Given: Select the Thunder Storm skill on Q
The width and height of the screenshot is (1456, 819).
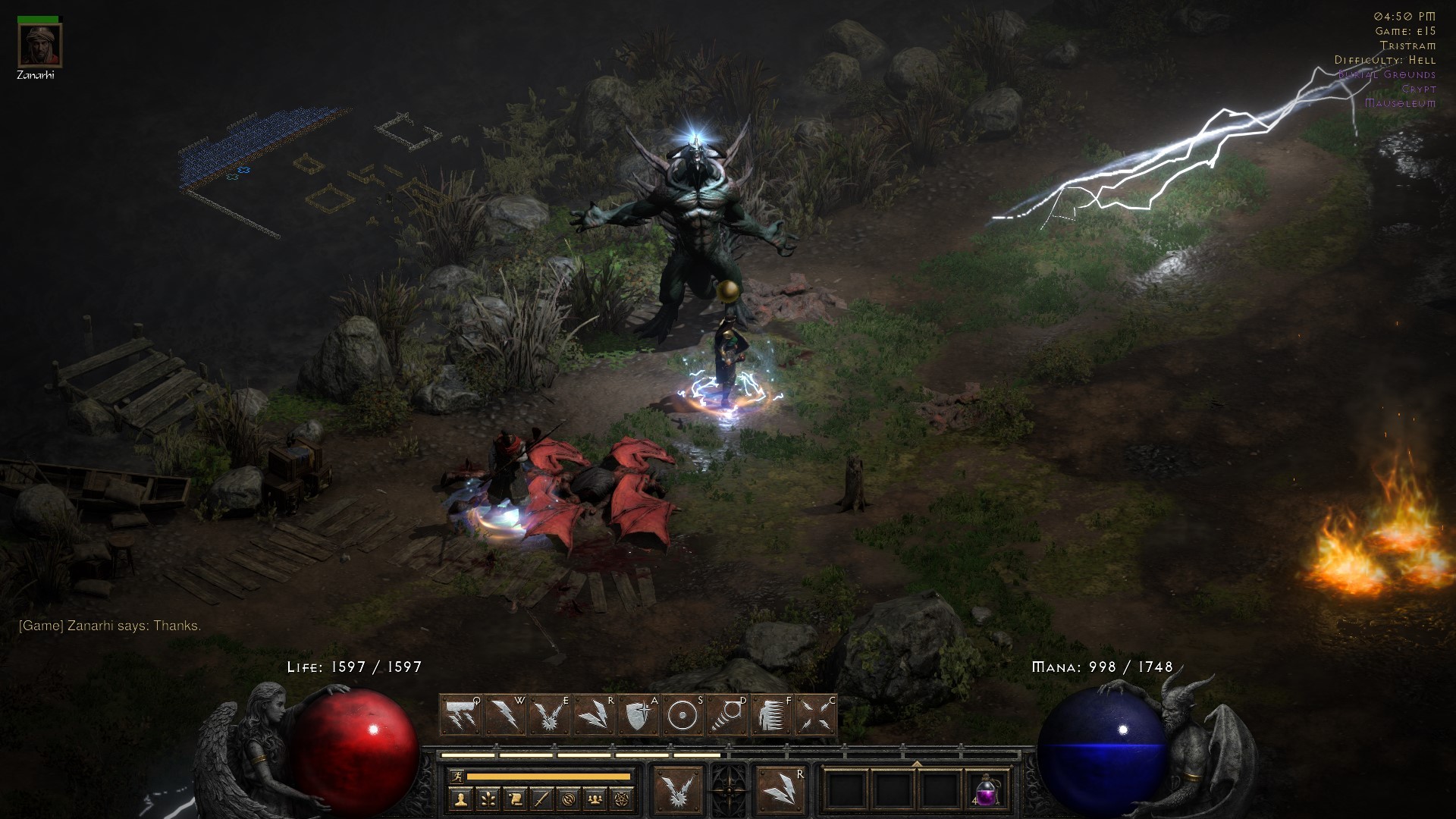Looking at the screenshot, I should point(460,715).
